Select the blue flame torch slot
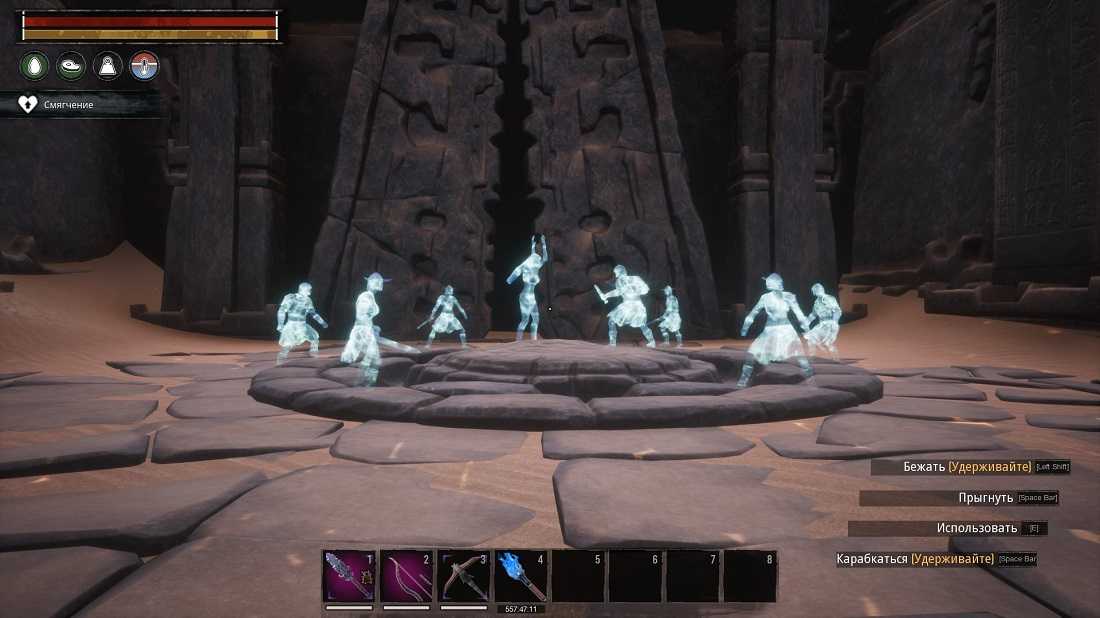The width and height of the screenshot is (1100, 618). (x=521, y=576)
